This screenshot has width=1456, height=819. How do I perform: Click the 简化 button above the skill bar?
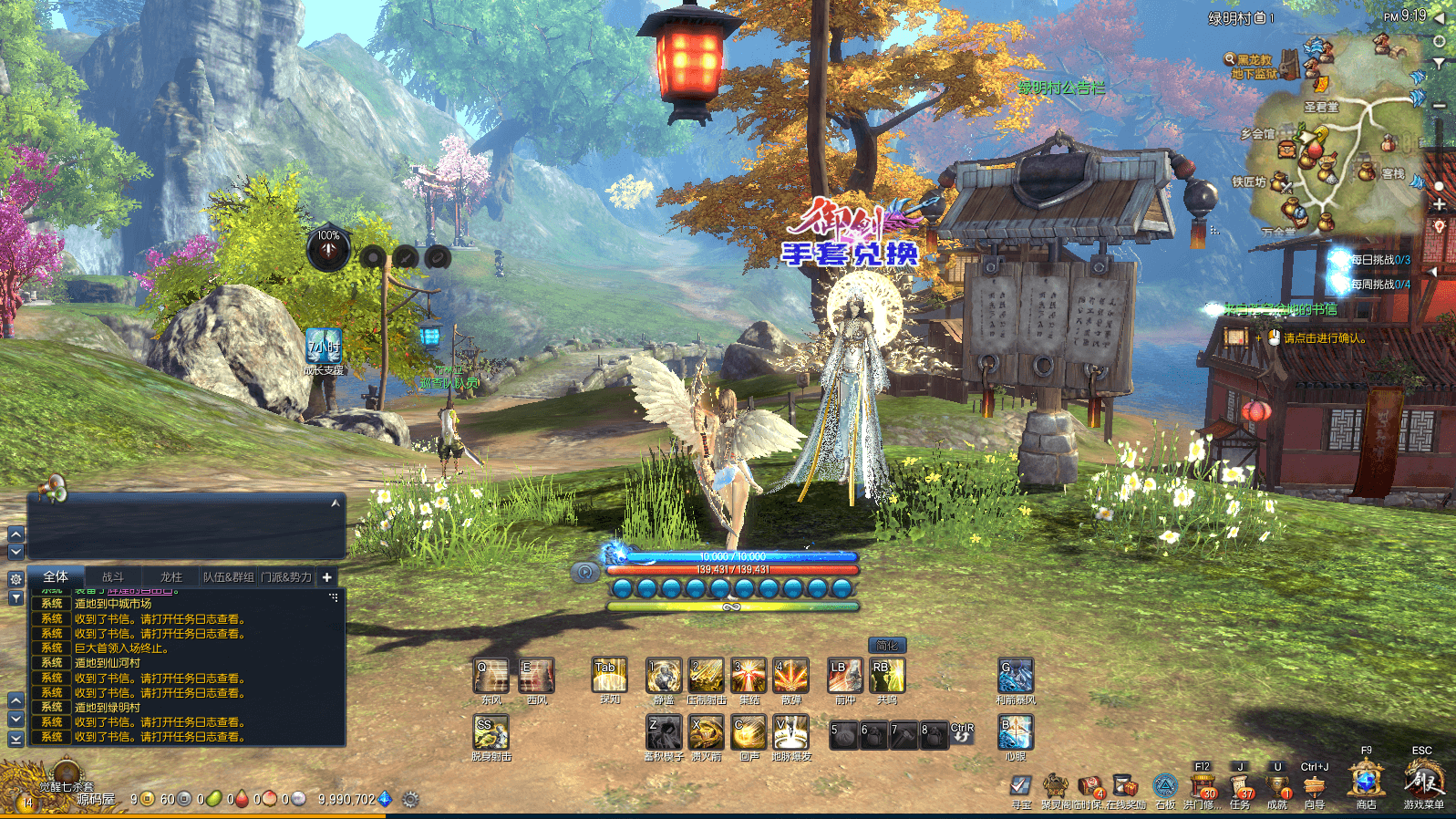(886, 646)
